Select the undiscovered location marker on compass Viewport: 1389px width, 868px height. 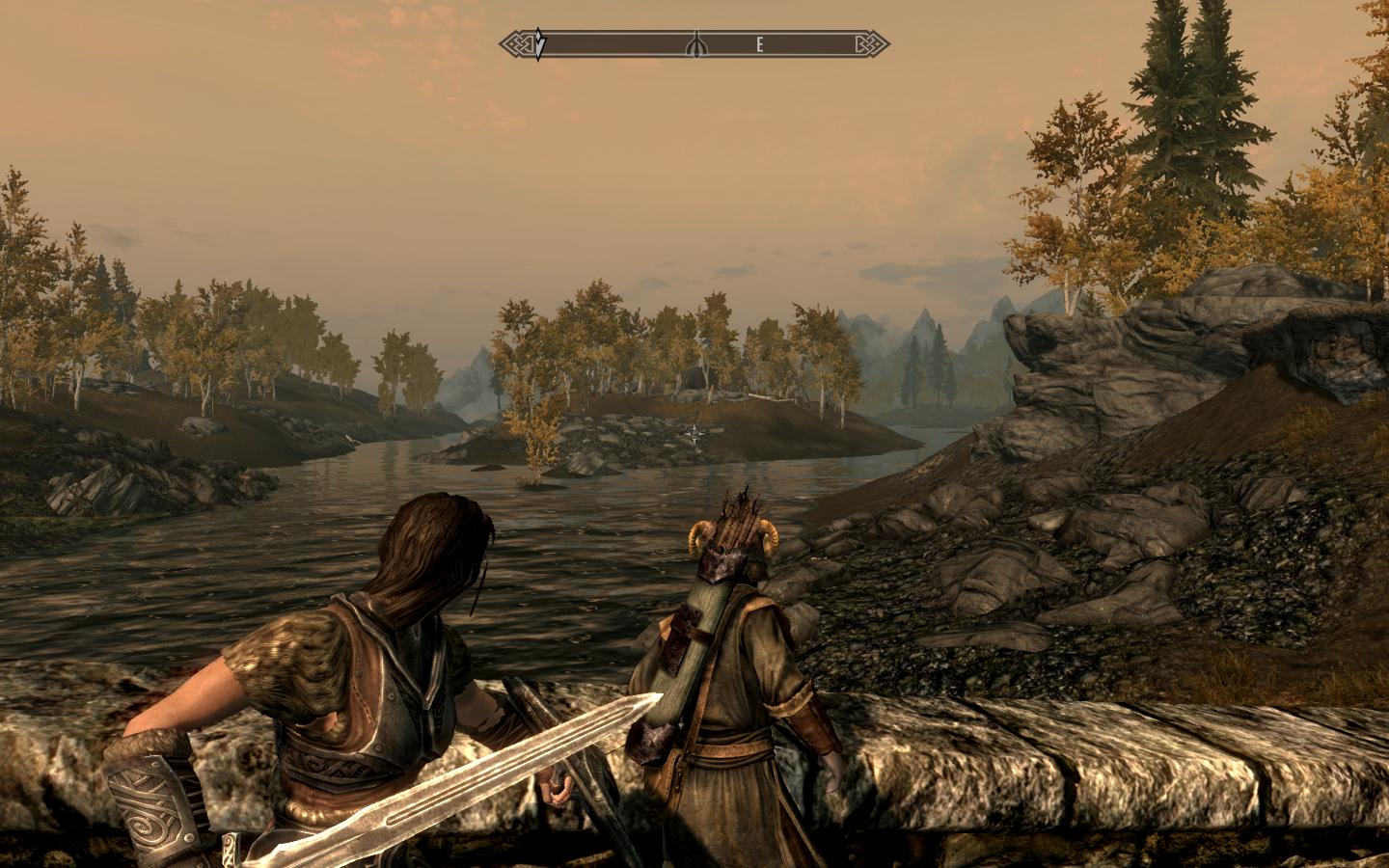(694, 44)
